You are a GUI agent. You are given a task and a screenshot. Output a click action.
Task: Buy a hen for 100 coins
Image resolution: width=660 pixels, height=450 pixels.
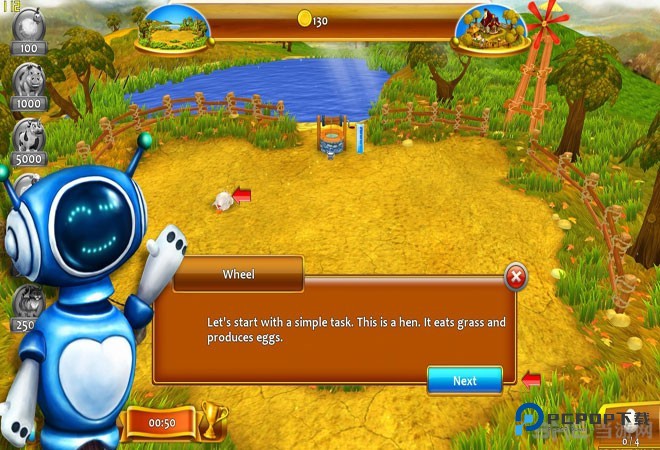tap(28, 30)
